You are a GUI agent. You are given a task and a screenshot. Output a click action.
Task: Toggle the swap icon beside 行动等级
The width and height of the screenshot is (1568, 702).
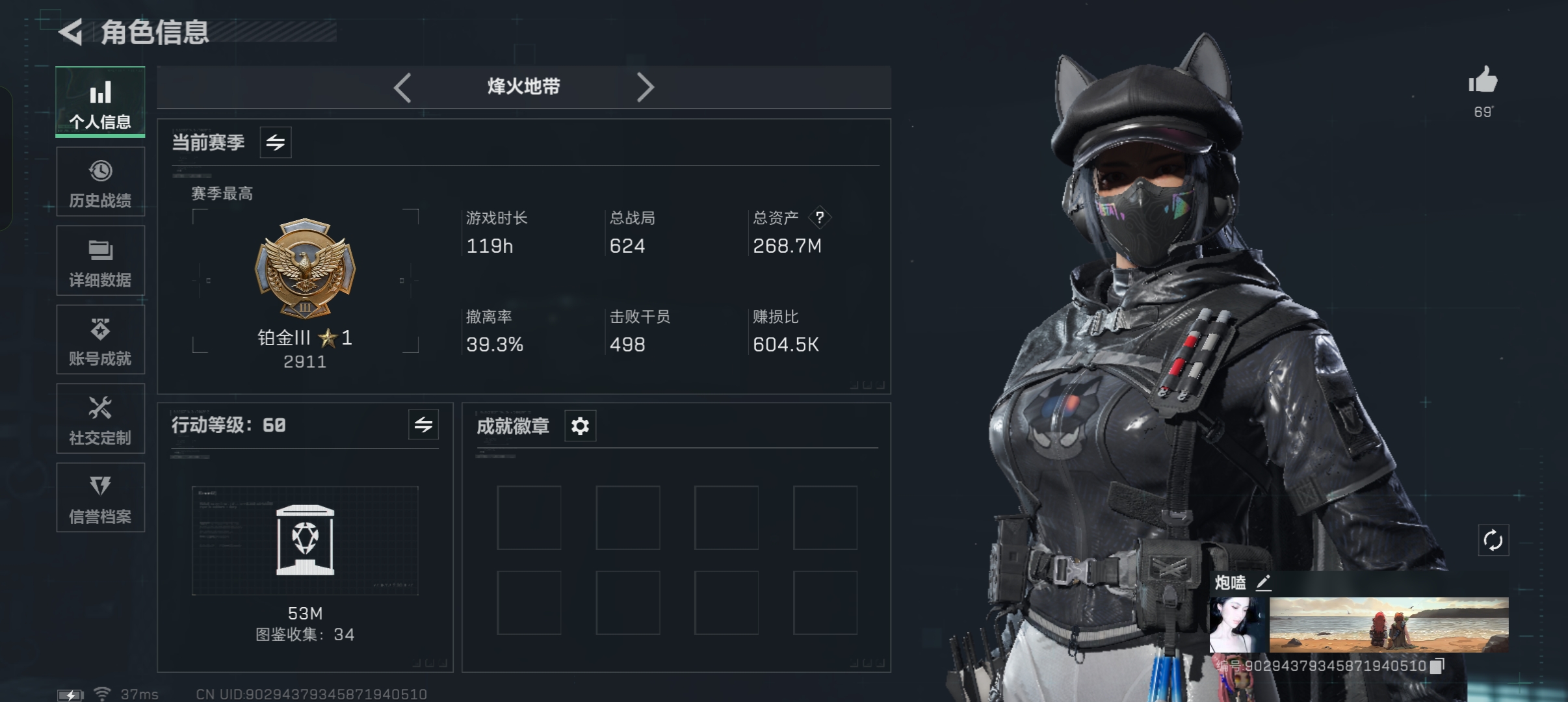423,425
